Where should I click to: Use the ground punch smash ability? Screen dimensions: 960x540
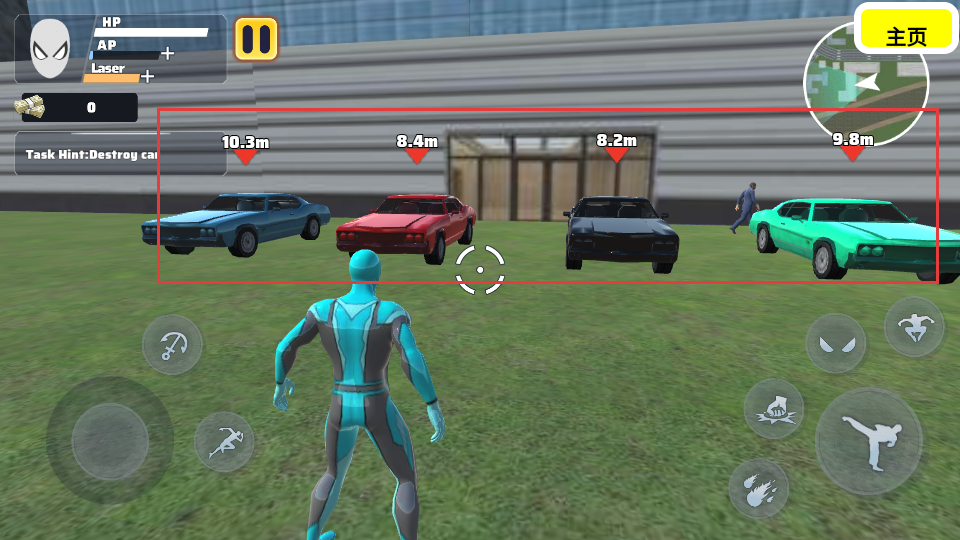click(x=773, y=409)
